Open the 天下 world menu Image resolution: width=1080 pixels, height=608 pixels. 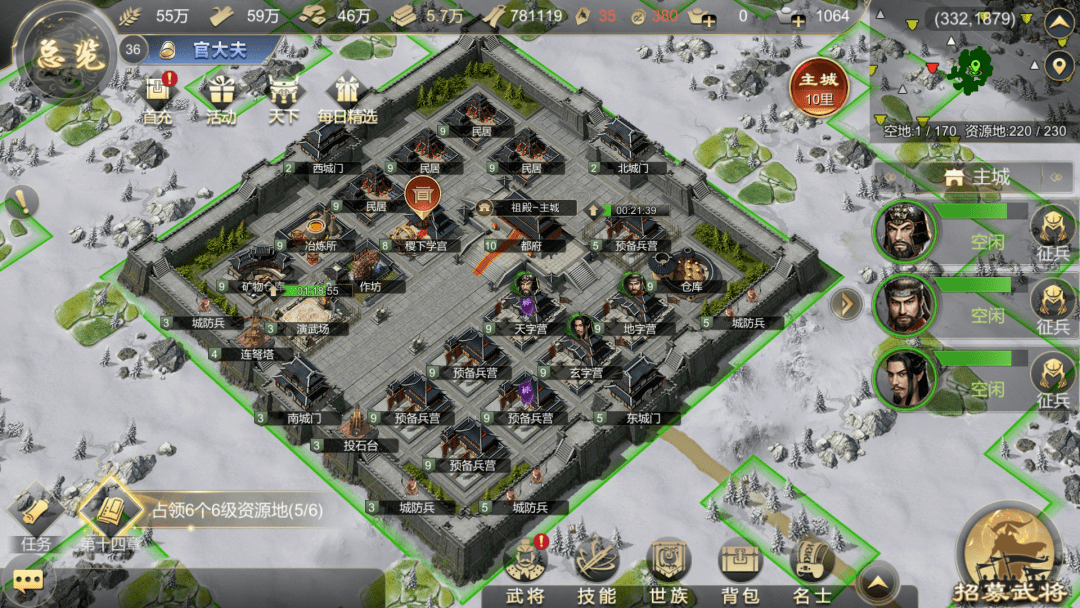(x=284, y=98)
